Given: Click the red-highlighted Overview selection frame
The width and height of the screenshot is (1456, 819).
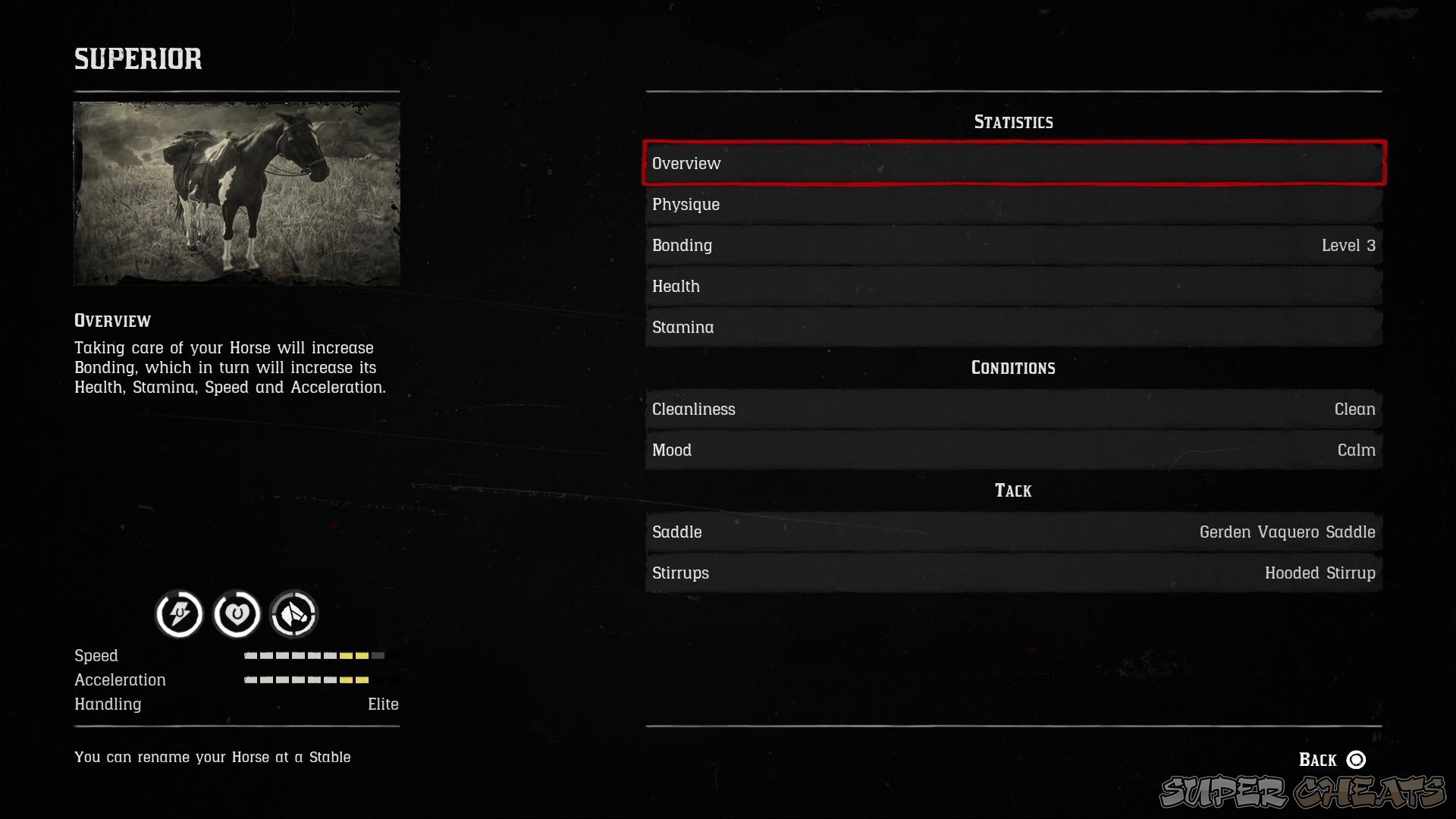Looking at the screenshot, I should (x=1014, y=163).
